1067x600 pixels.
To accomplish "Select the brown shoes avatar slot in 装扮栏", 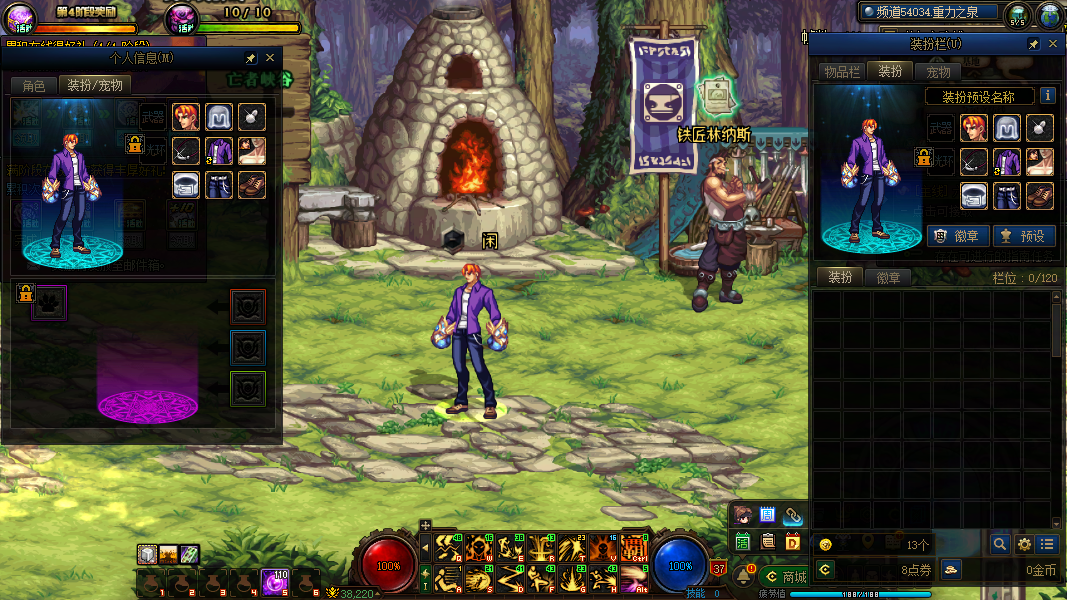I will tap(1040, 195).
